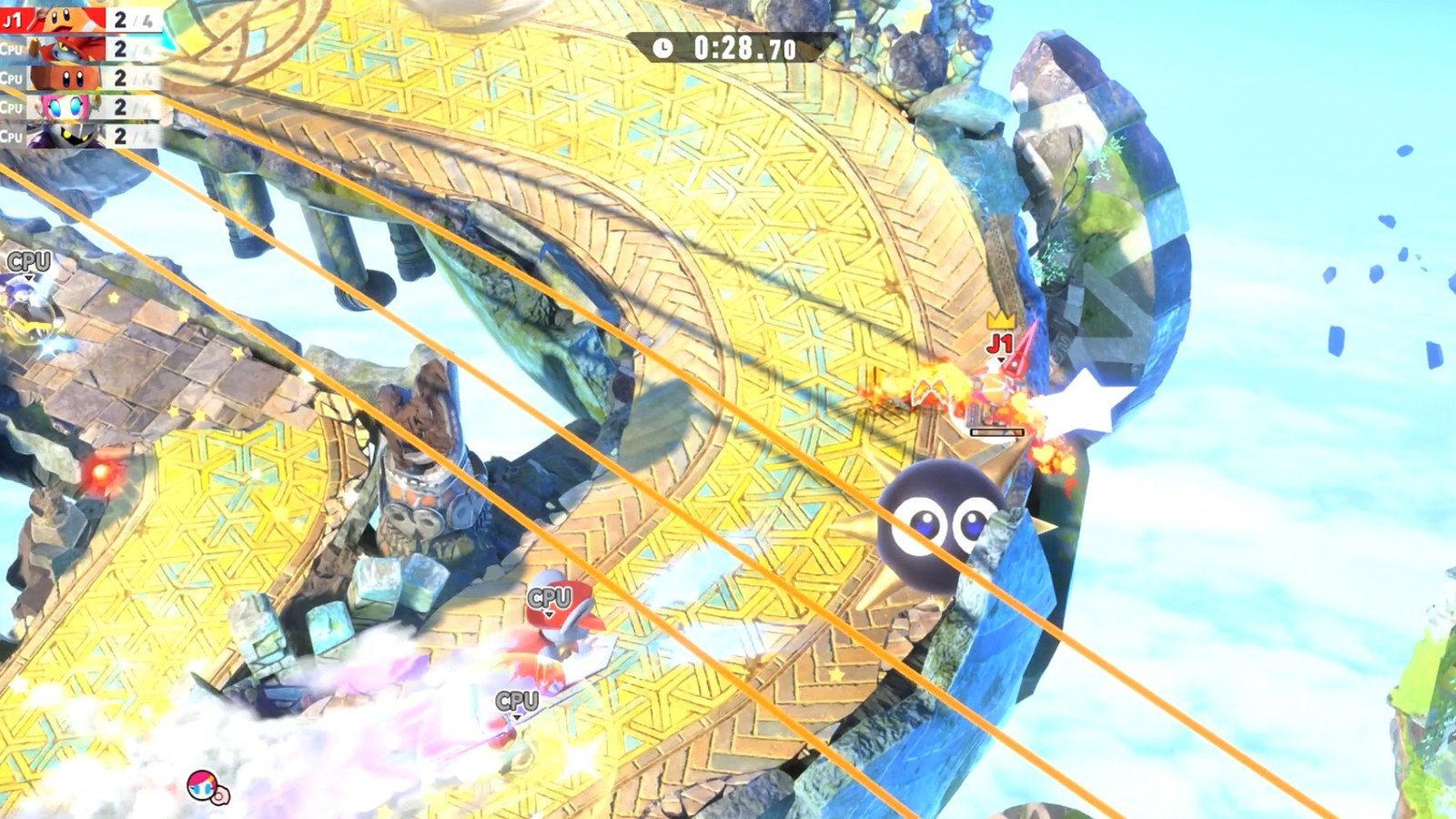Click the health bar under player J1
The image size is (1456, 819).
coord(996,431)
